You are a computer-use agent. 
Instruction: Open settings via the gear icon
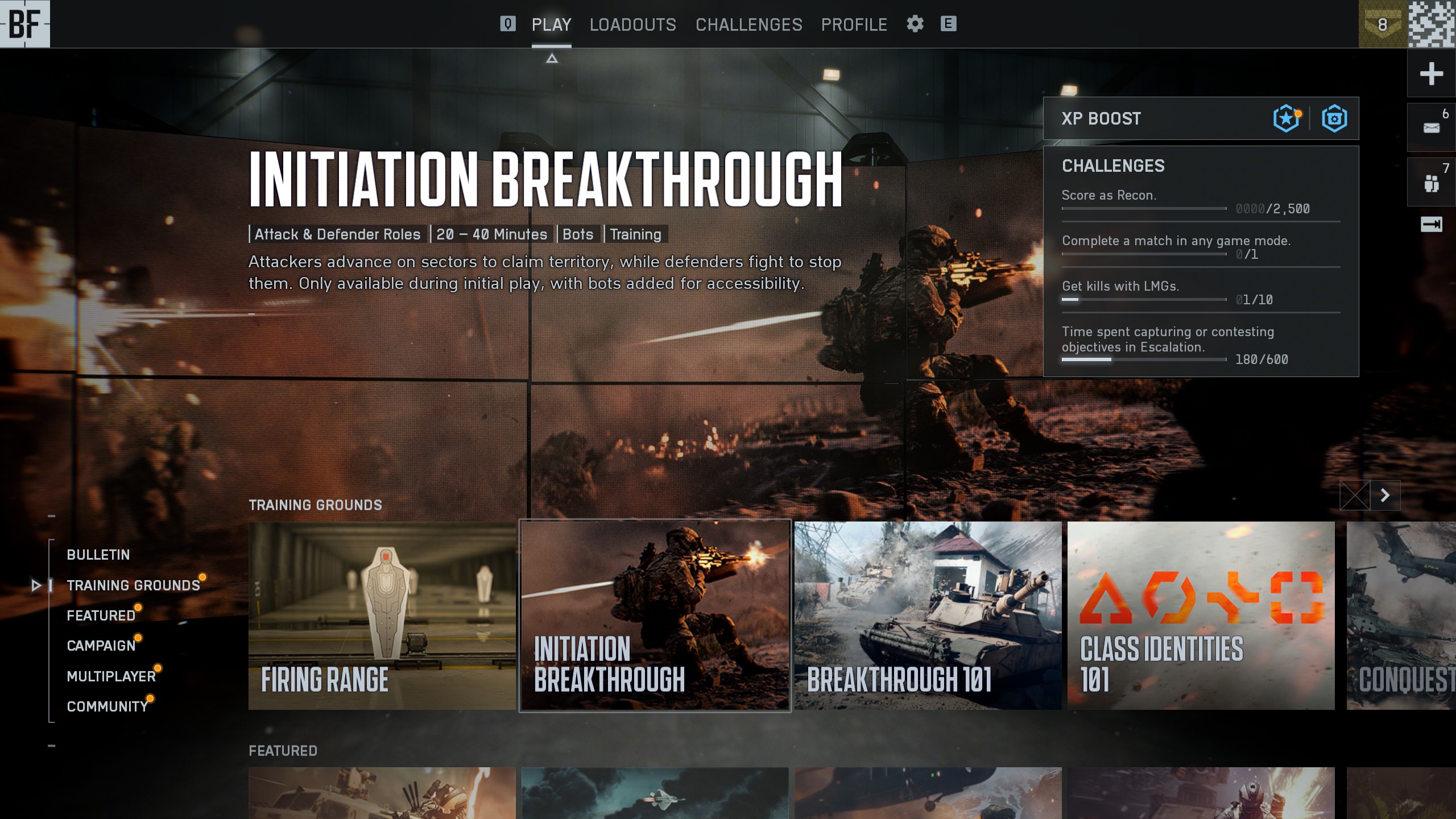point(915,24)
